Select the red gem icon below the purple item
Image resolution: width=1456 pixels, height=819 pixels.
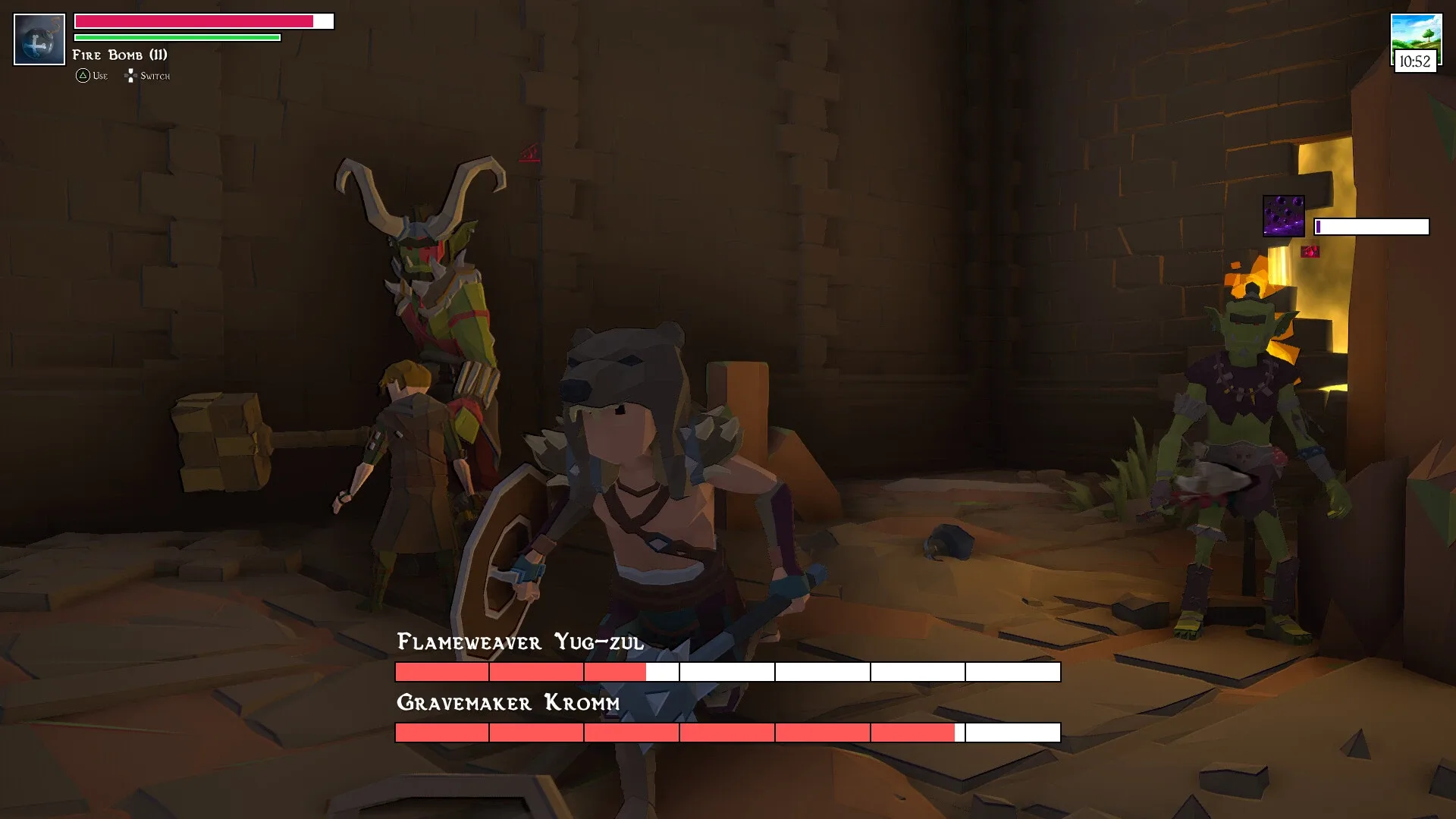(x=1311, y=250)
